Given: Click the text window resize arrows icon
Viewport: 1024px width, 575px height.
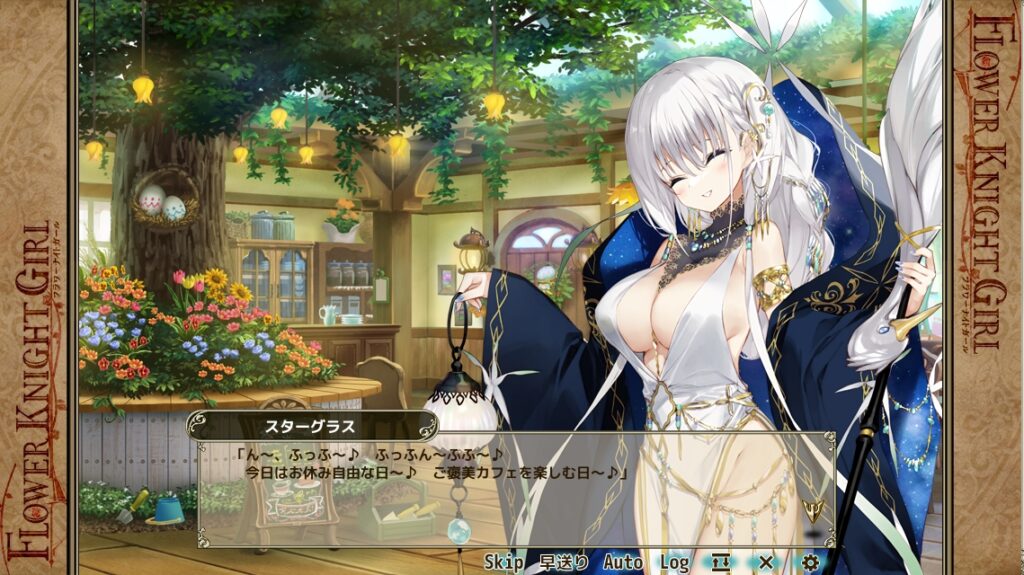Looking at the screenshot, I should click(x=721, y=562).
